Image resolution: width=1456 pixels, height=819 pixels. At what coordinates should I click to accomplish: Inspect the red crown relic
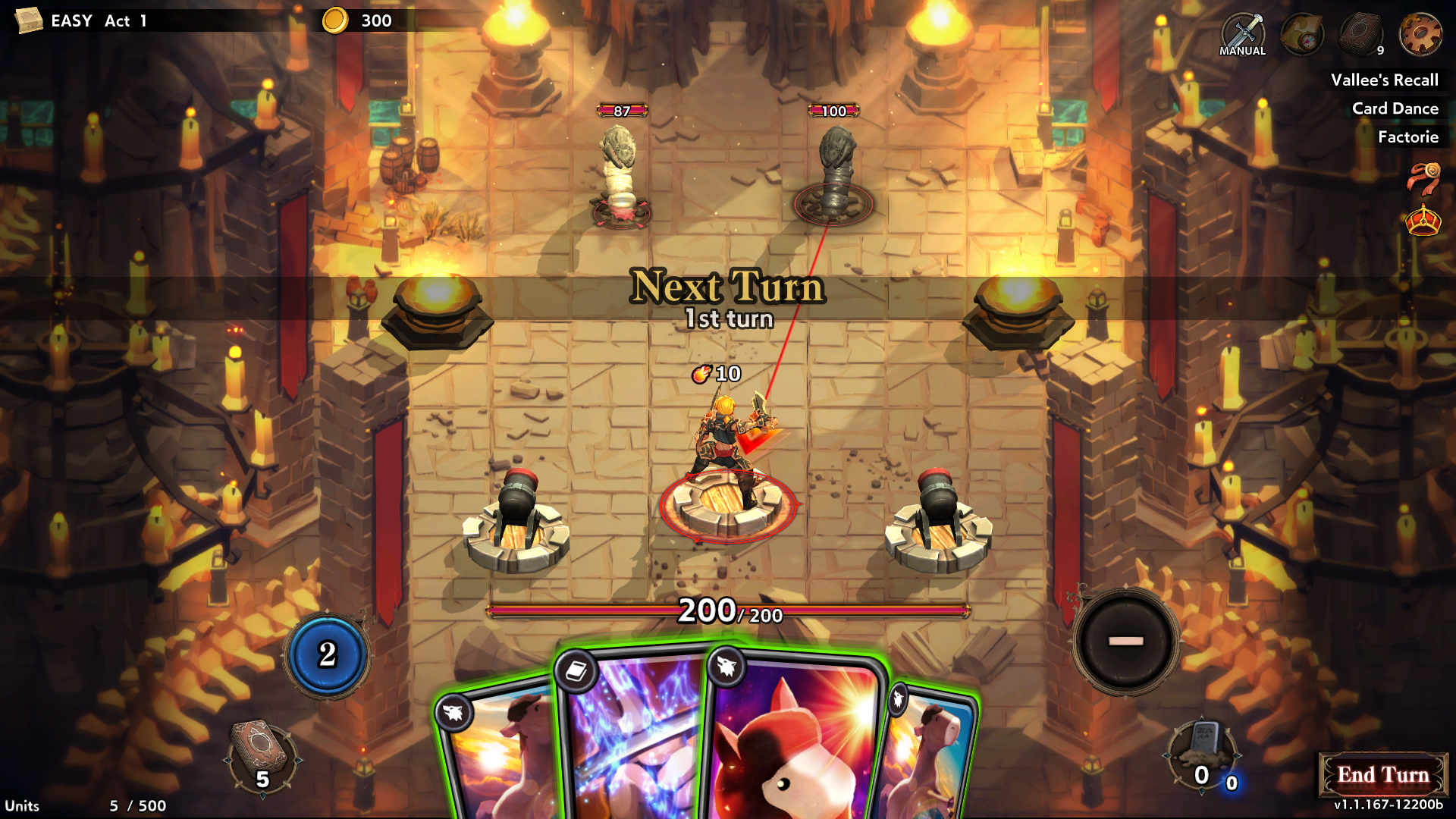[1423, 221]
